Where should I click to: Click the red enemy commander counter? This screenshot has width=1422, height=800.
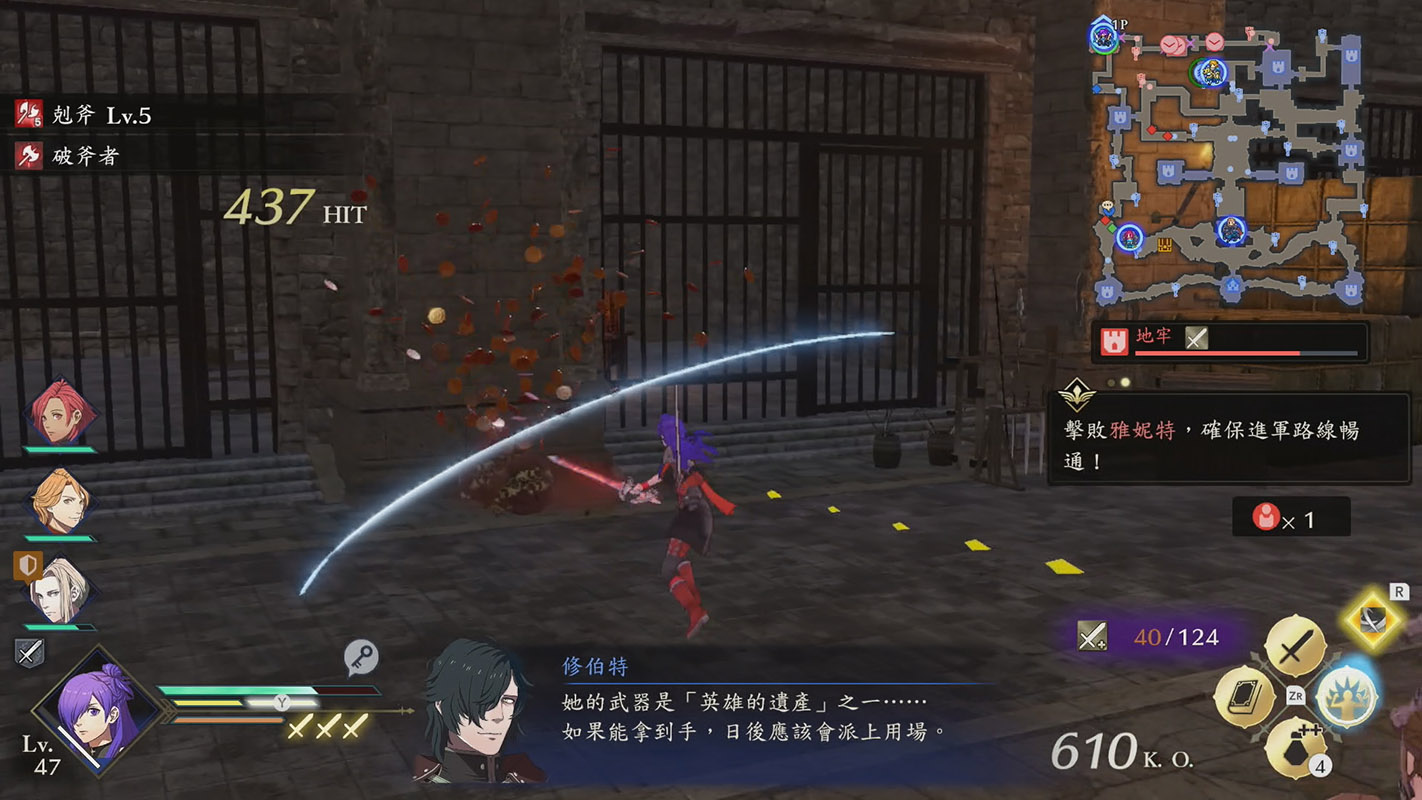point(1290,518)
